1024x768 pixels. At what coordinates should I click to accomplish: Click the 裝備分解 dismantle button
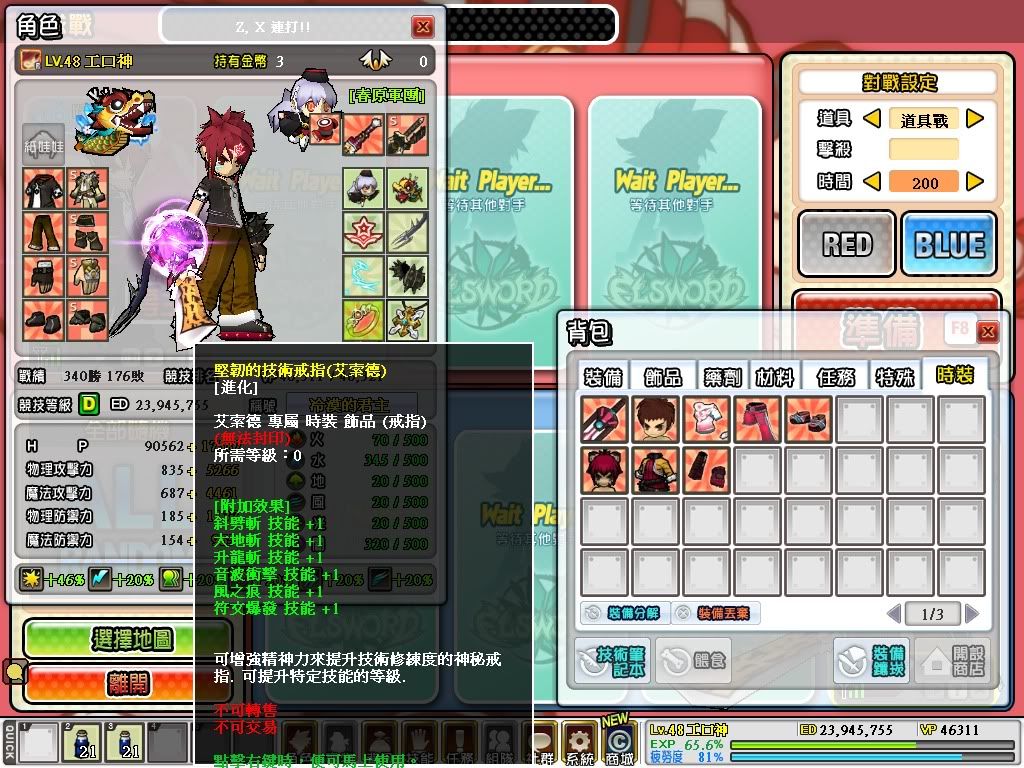pyautogui.click(x=621, y=613)
